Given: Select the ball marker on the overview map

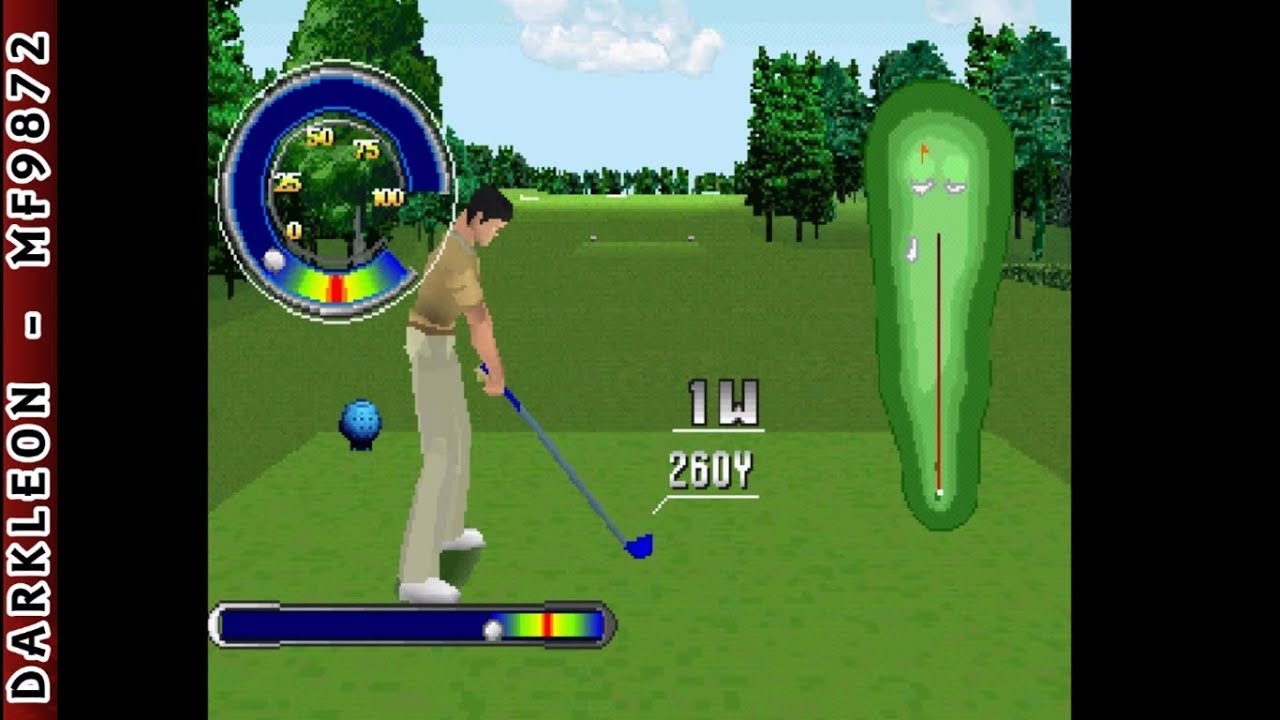Looking at the screenshot, I should (x=938, y=492).
